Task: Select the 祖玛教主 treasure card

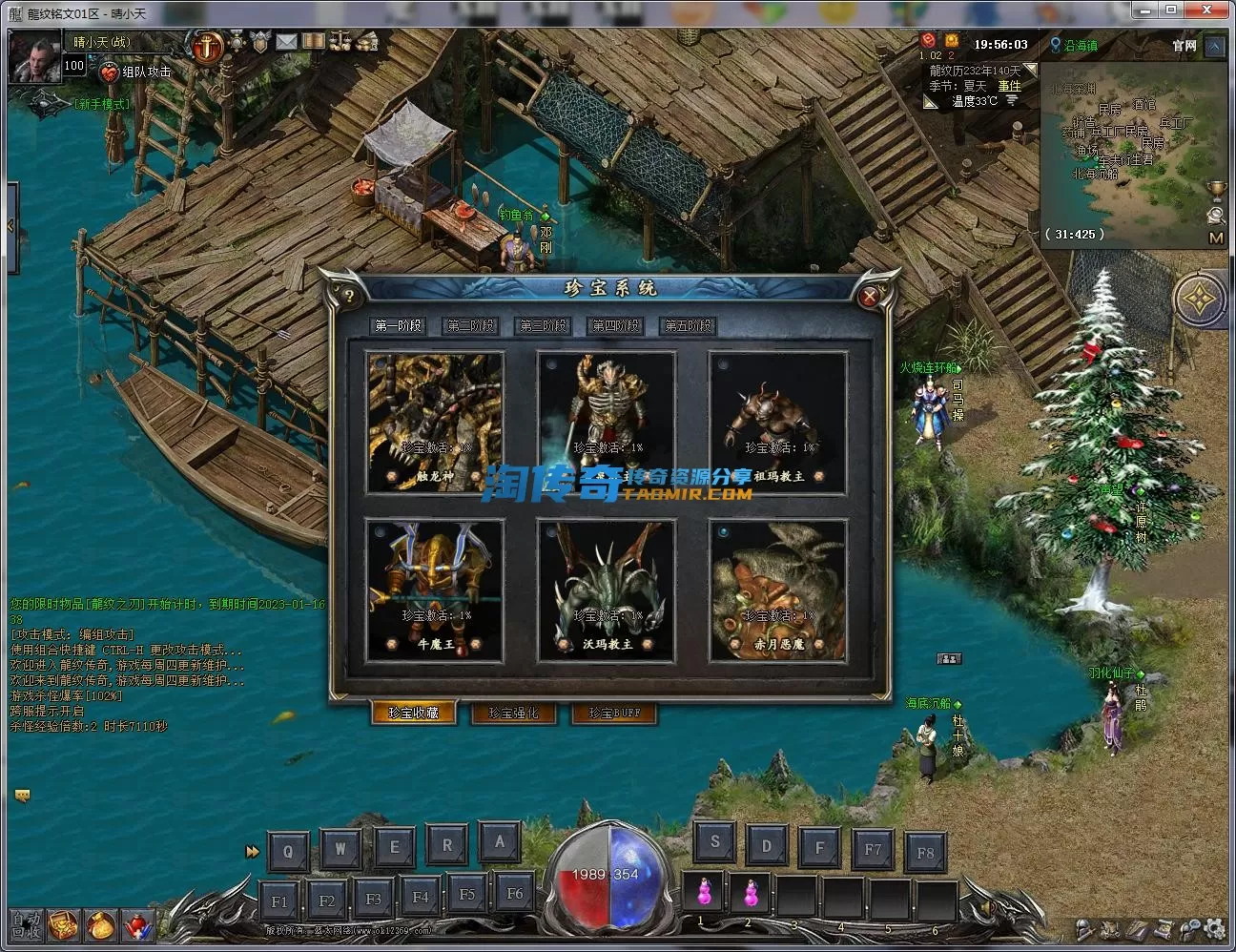Action: pos(777,423)
